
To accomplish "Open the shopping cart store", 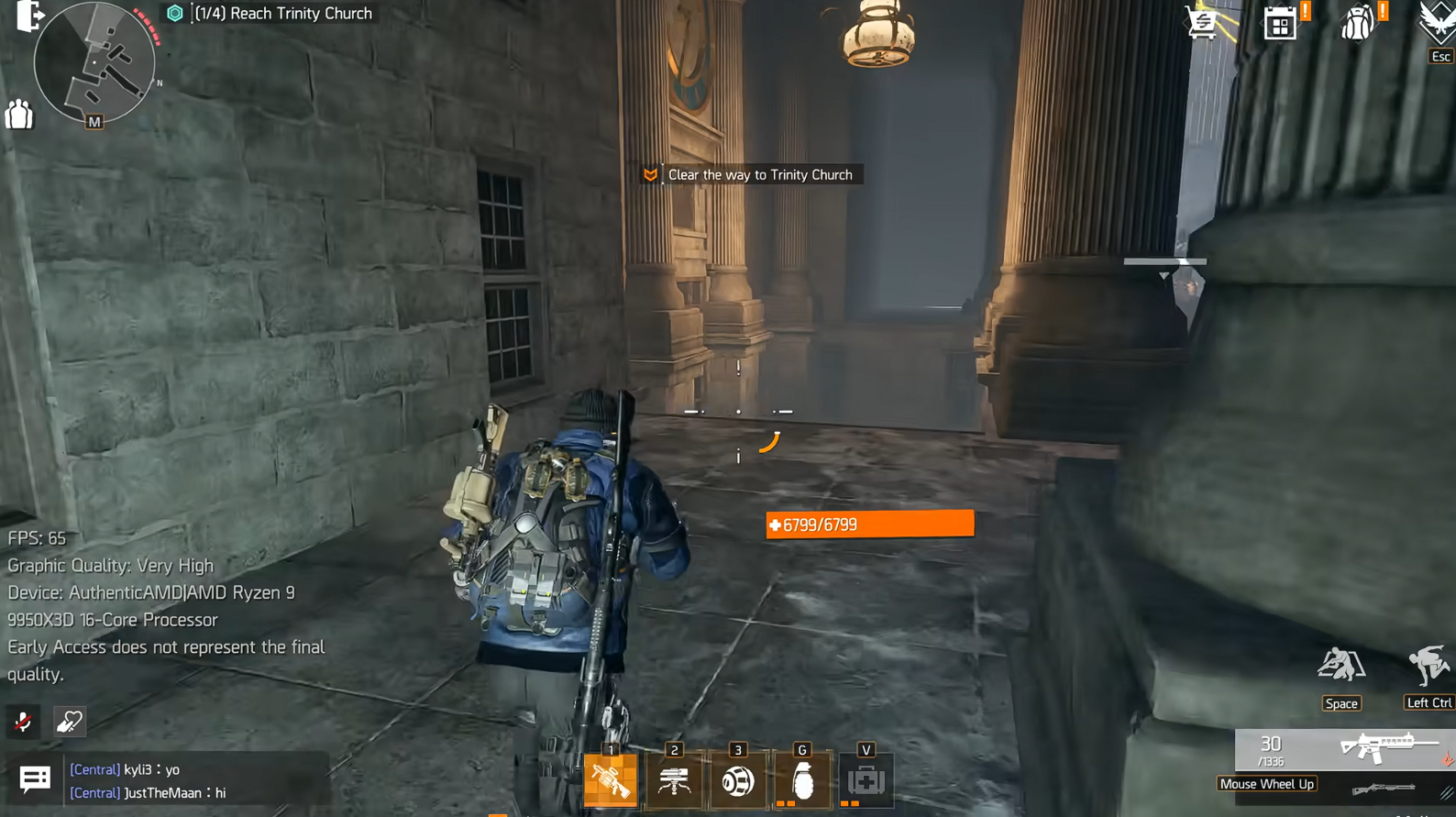I will (1203, 22).
